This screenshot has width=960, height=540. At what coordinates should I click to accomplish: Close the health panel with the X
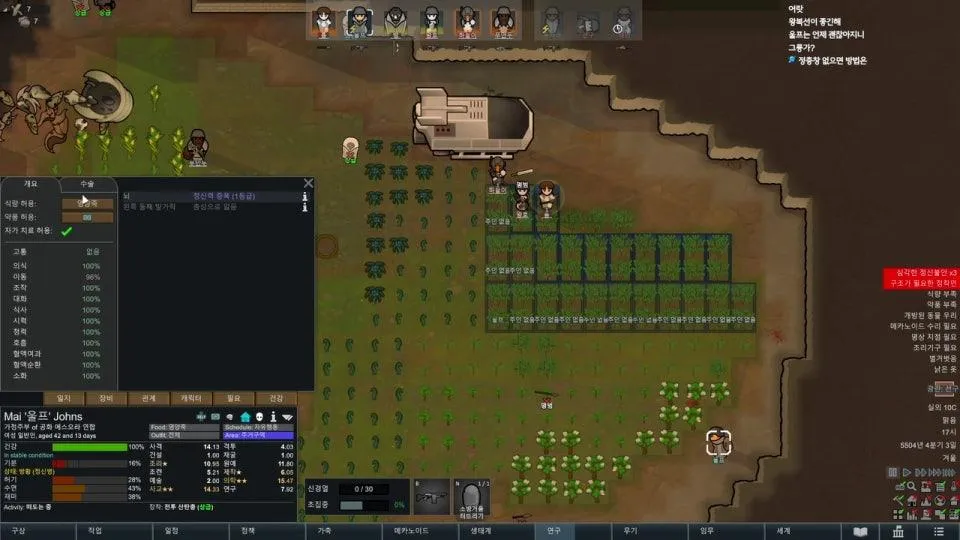[308, 183]
